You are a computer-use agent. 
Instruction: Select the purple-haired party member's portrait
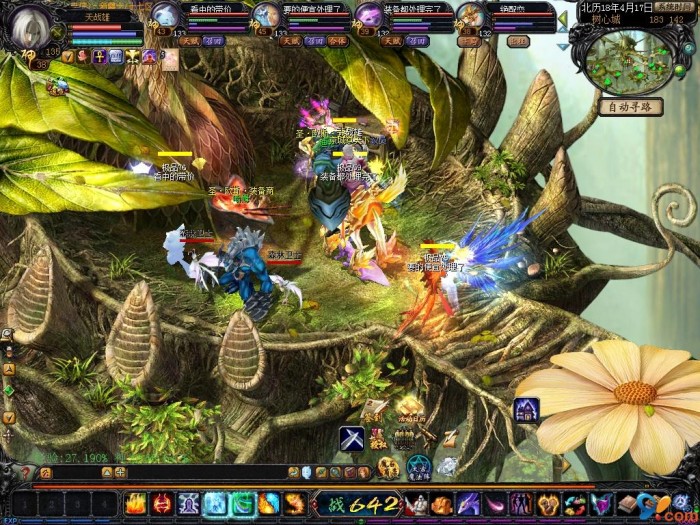point(369,16)
